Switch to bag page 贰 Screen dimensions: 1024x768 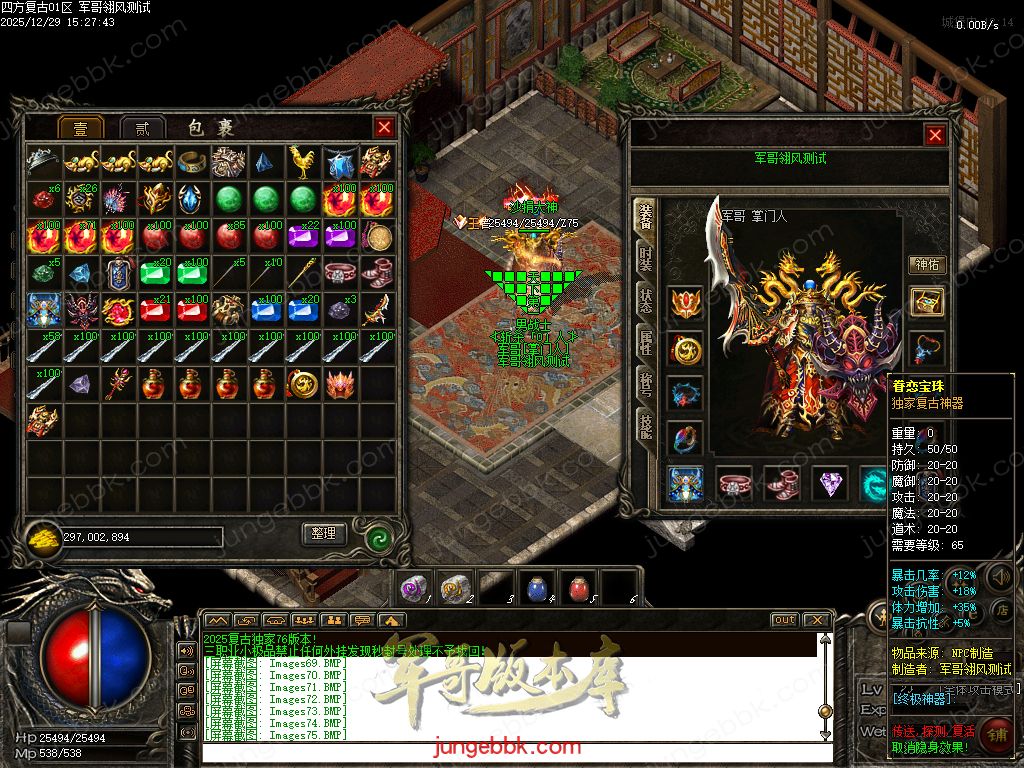[x=143, y=128]
